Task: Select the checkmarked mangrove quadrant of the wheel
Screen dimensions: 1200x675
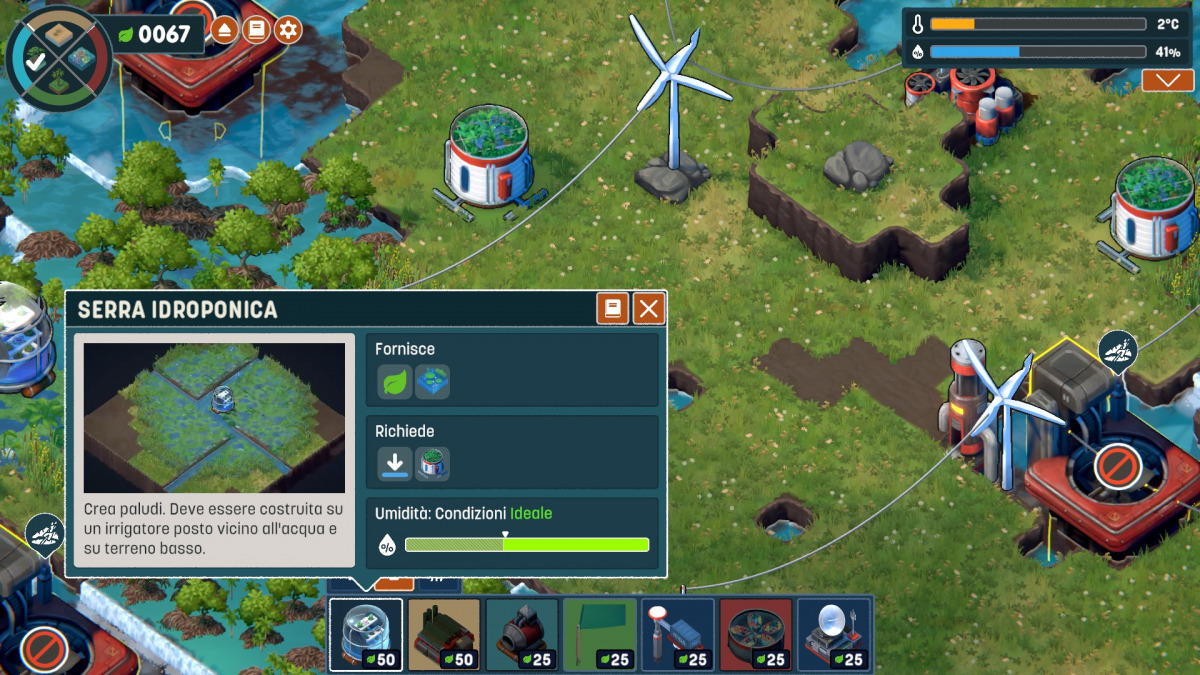Action: [x=34, y=61]
